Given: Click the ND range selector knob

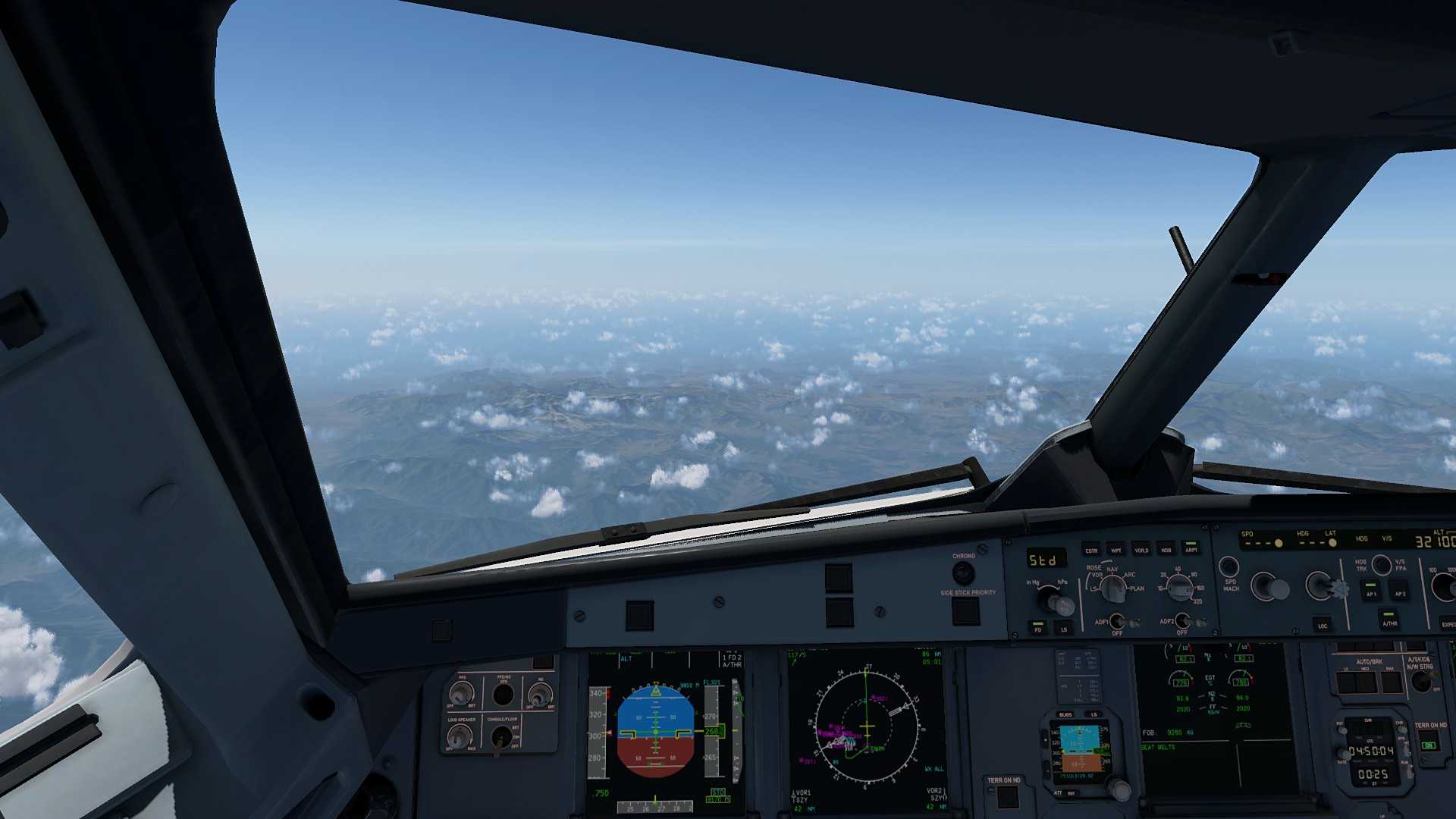Looking at the screenshot, I should (x=1179, y=586).
